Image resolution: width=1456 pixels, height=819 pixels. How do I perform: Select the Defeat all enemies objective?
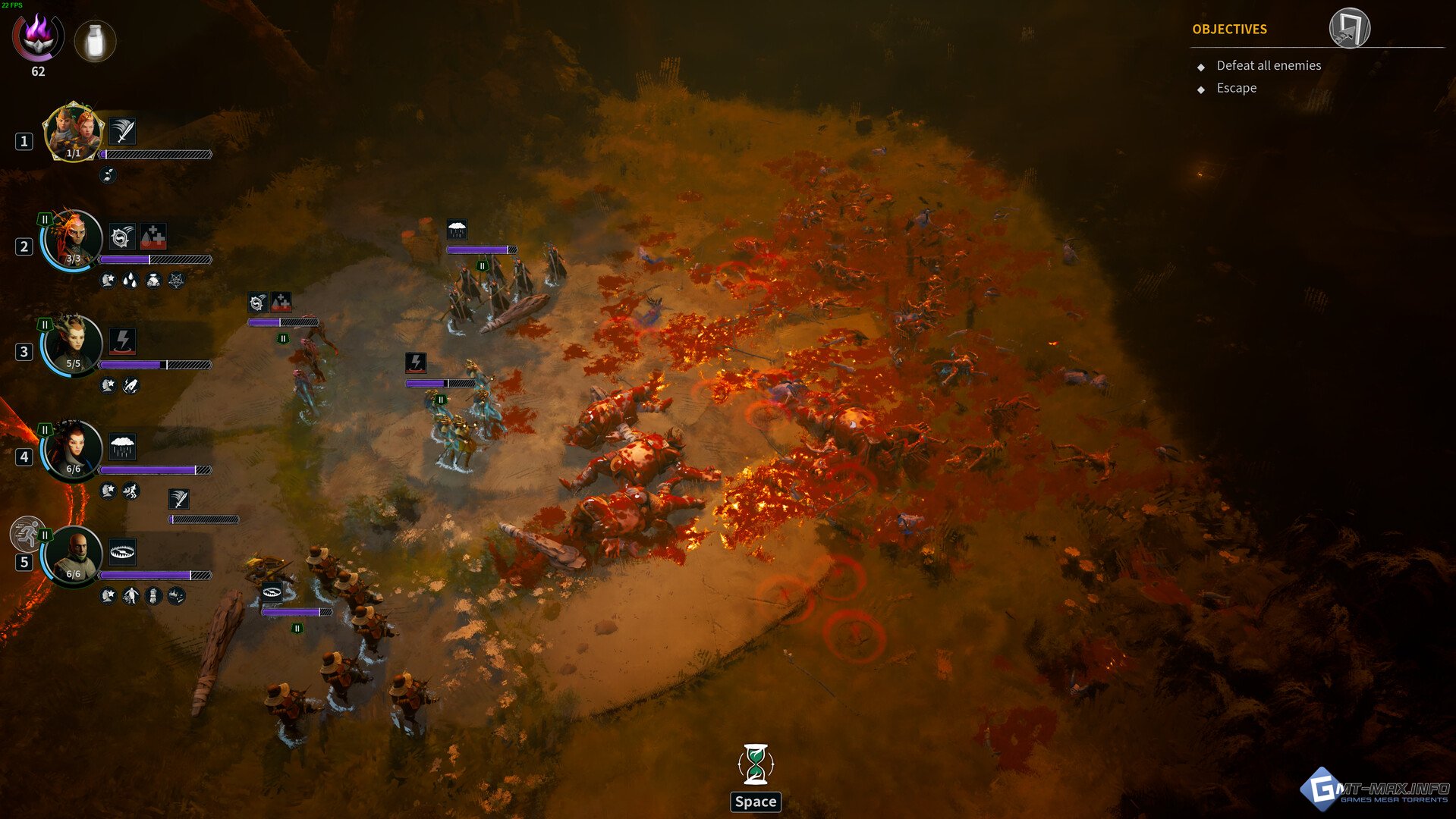[1269, 66]
